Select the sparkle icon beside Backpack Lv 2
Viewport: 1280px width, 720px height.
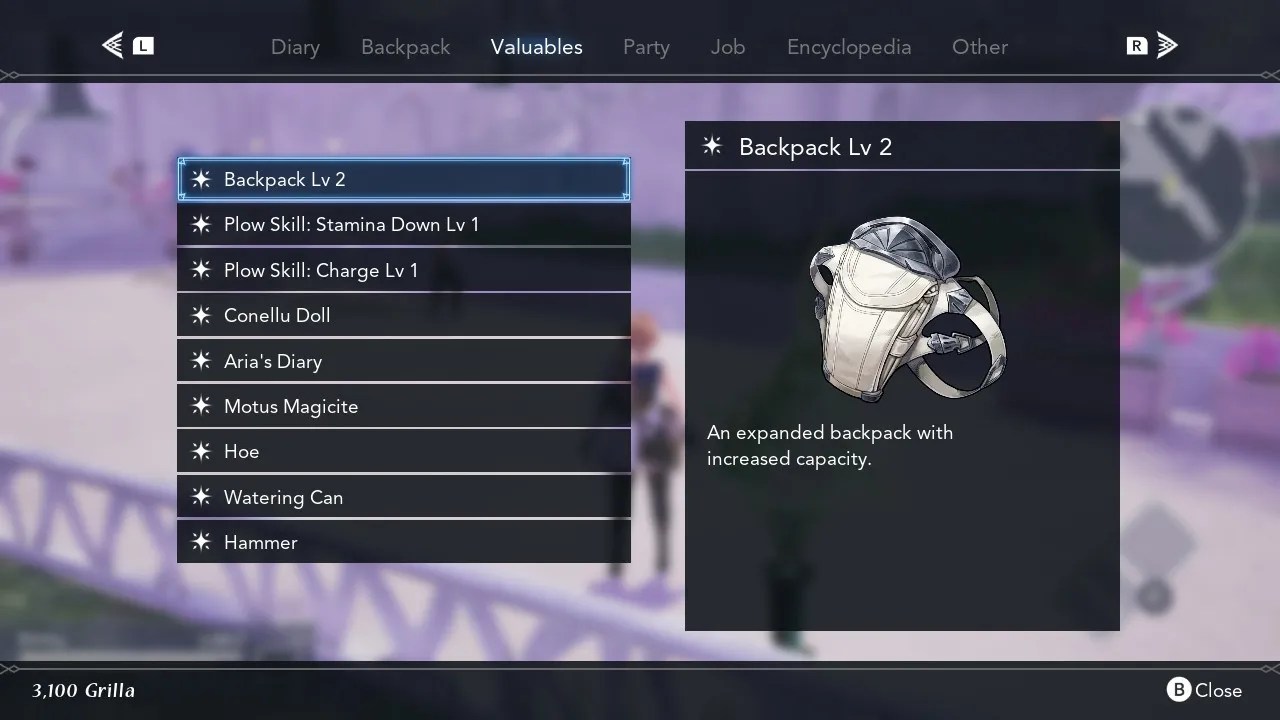(x=200, y=180)
